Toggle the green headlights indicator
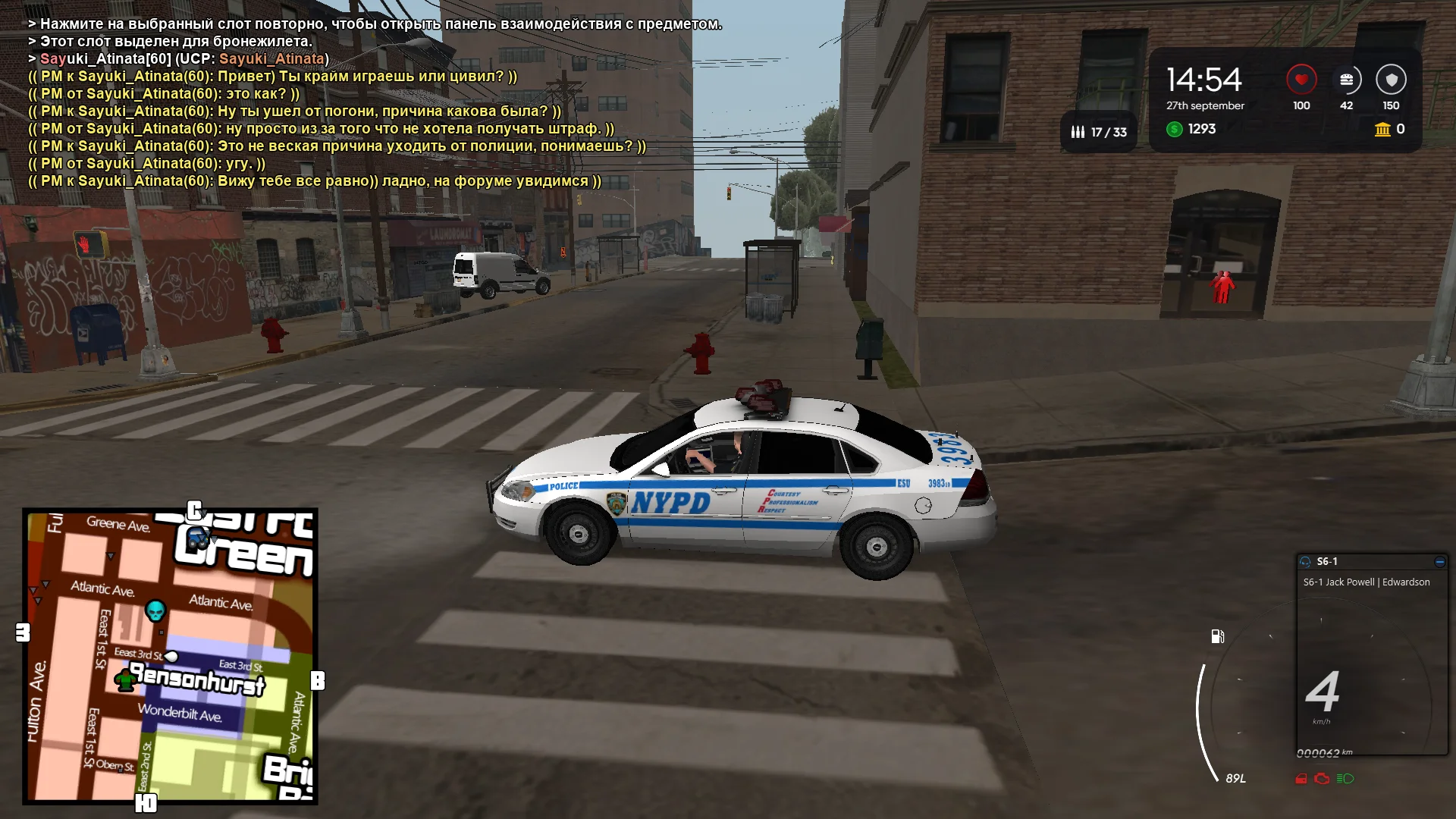The width and height of the screenshot is (1456, 819). coord(1345,779)
